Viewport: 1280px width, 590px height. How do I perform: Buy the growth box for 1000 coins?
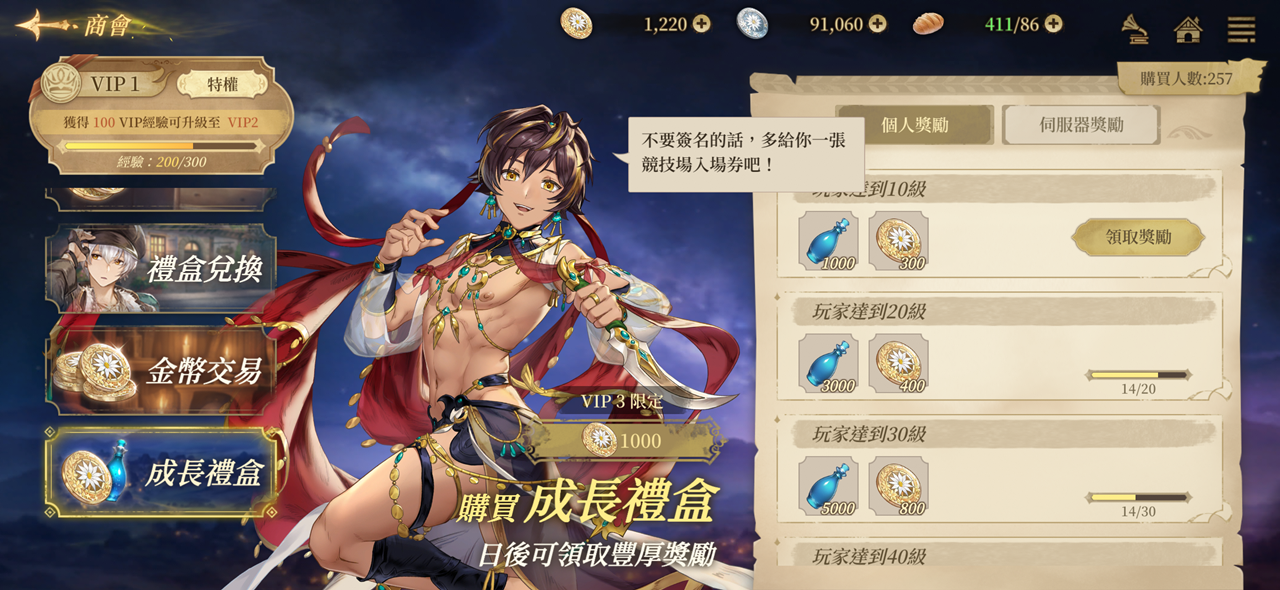tap(622, 440)
